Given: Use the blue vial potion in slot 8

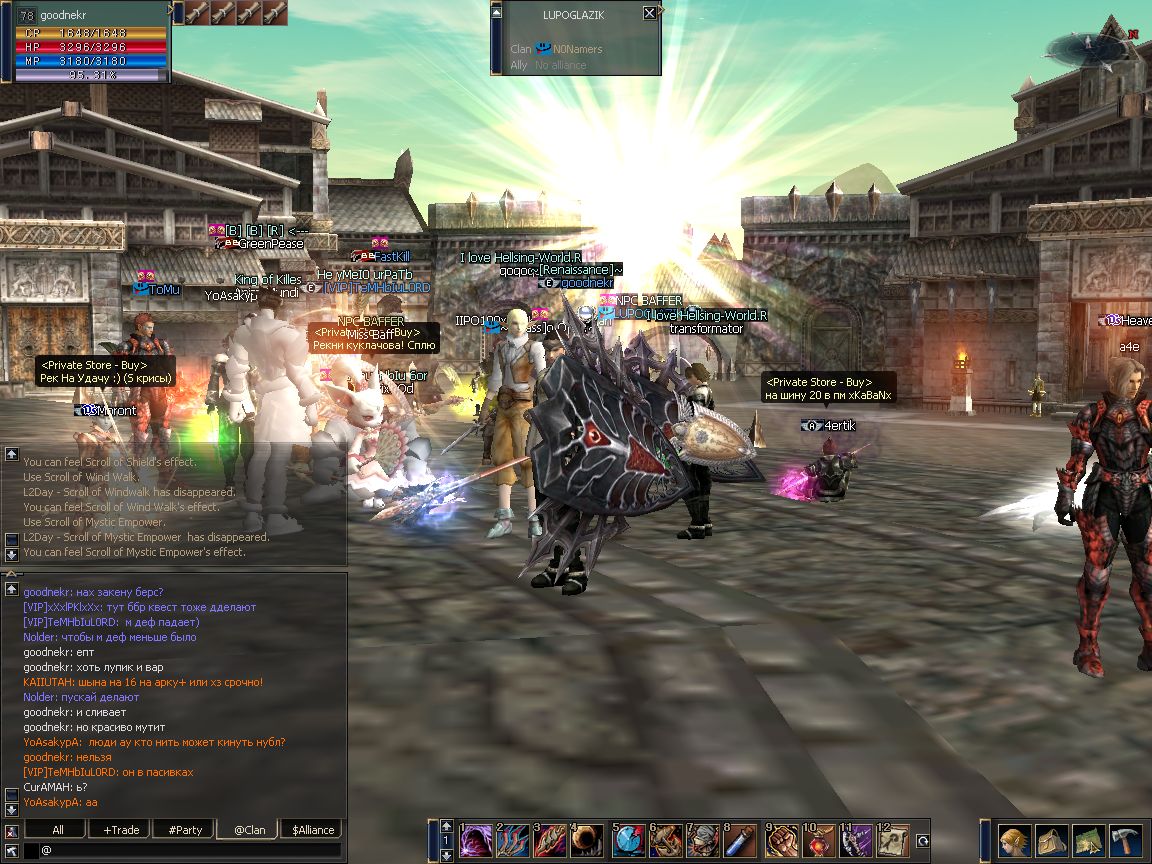Looking at the screenshot, I should click(x=740, y=840).
